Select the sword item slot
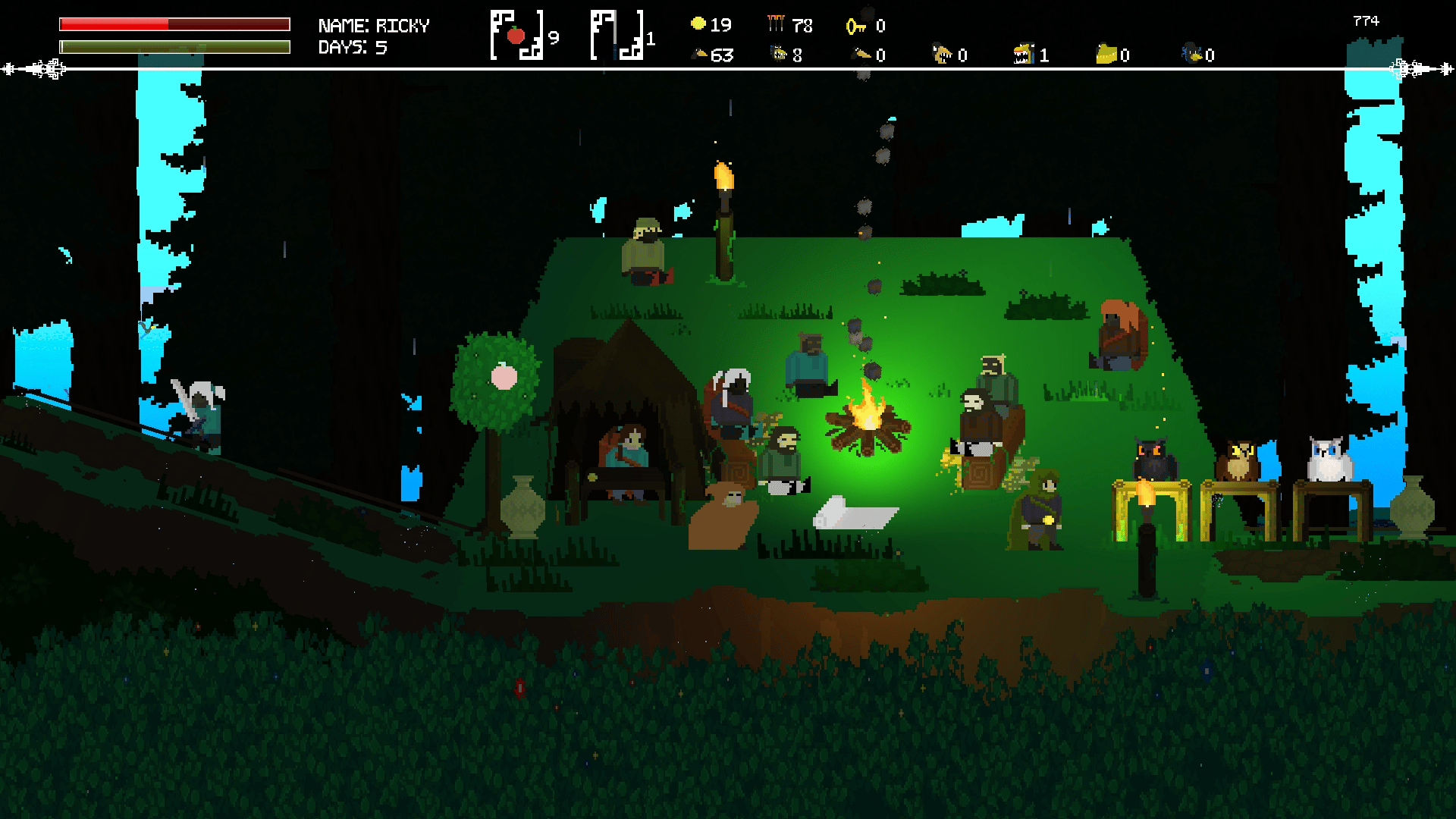 pos(617,35)
